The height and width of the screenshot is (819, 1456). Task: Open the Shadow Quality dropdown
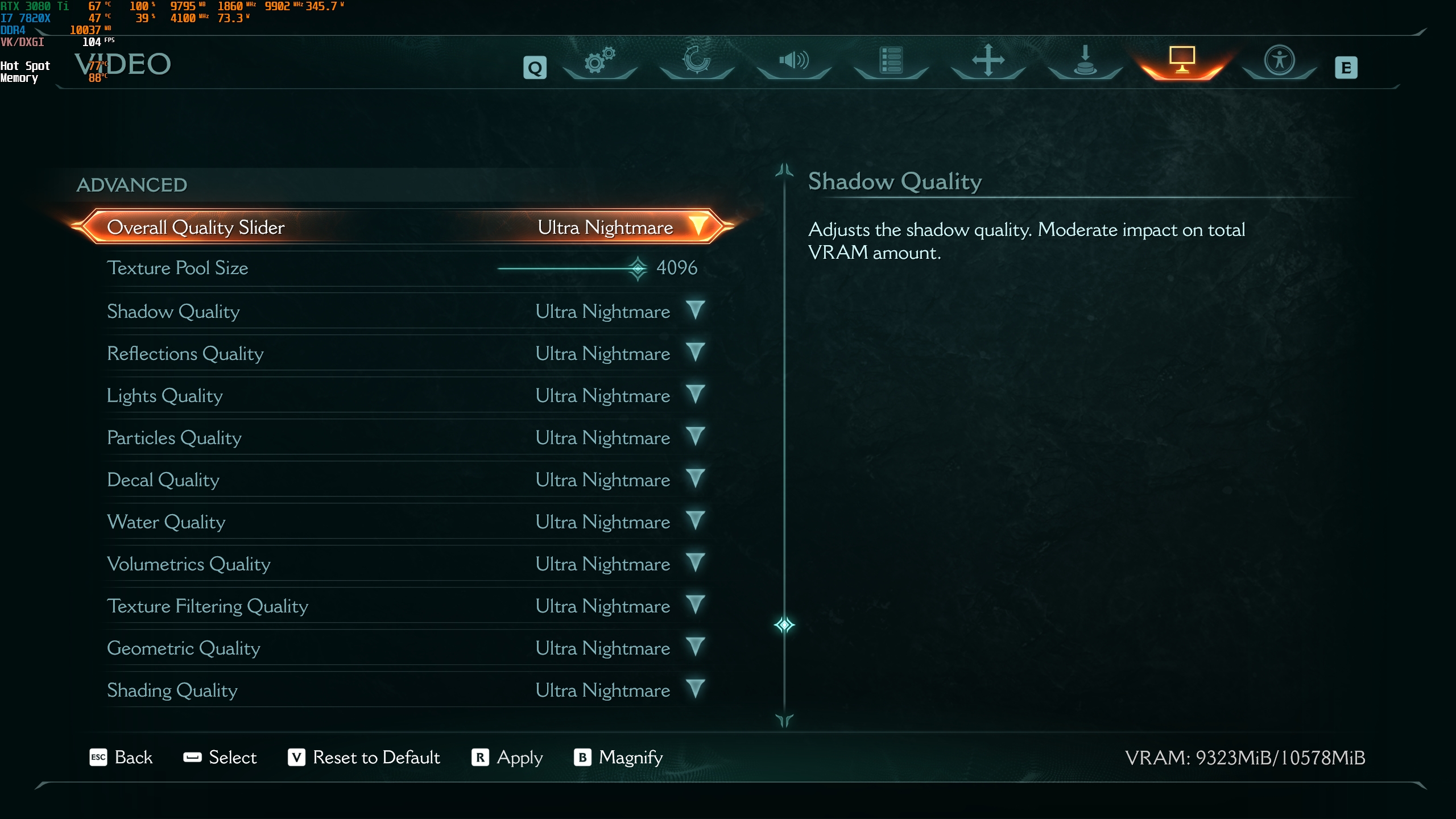(x=695, y=311)
